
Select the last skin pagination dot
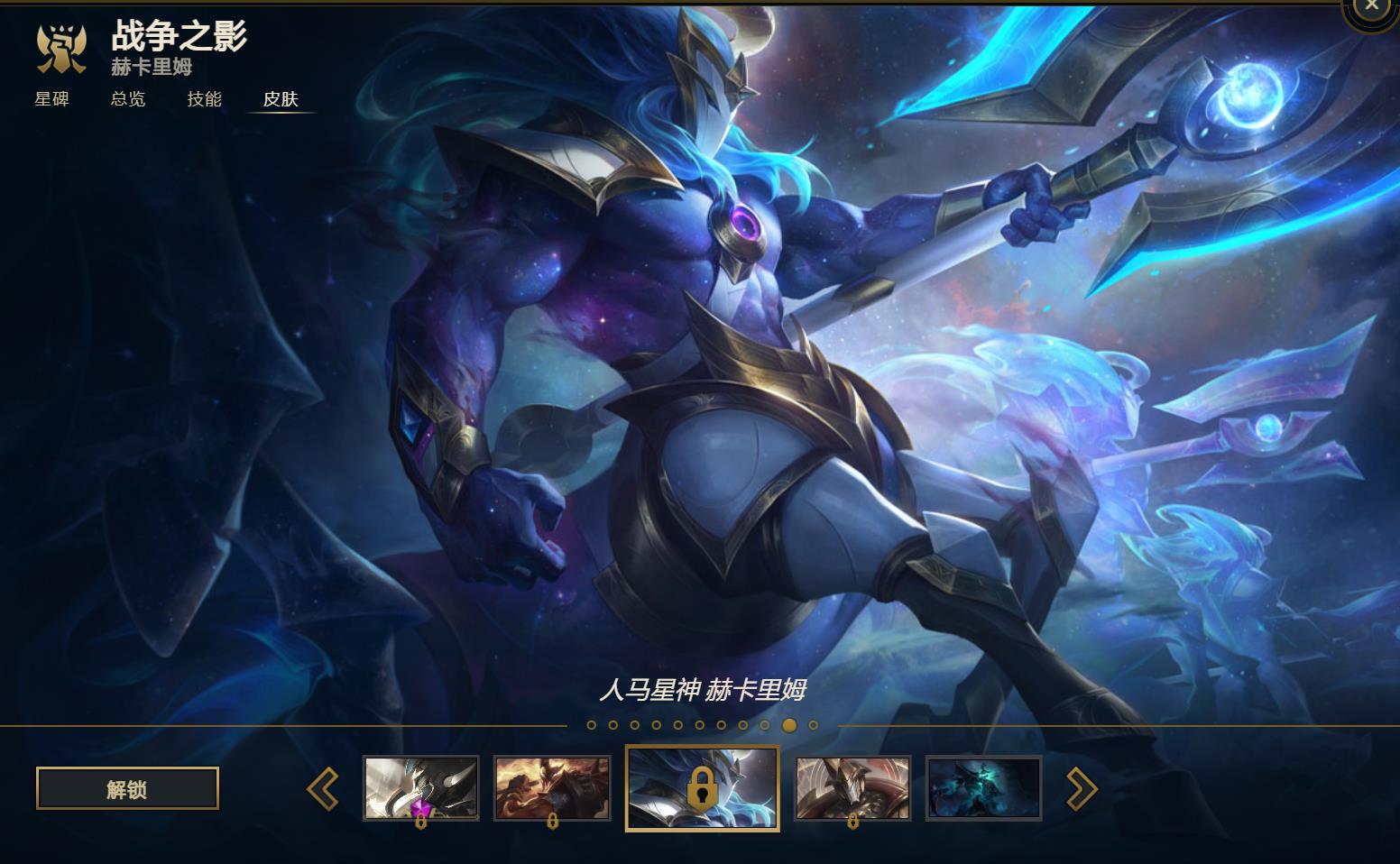pyautogui.click(x=814, y=725)
